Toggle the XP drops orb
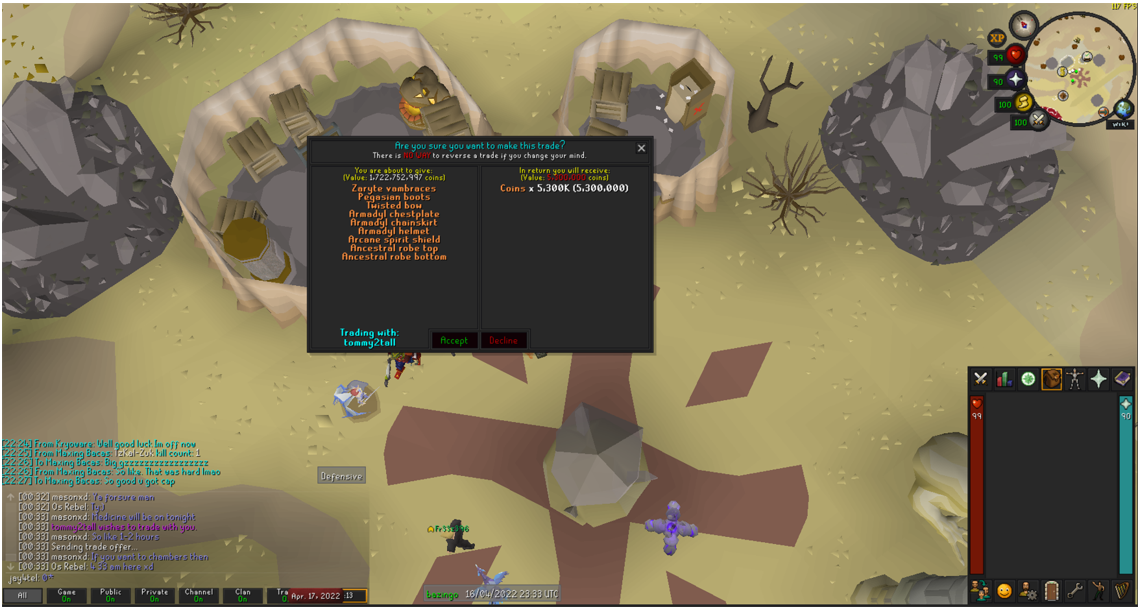This screenshot has height=607, width=1138. click(x=997, y=38)
